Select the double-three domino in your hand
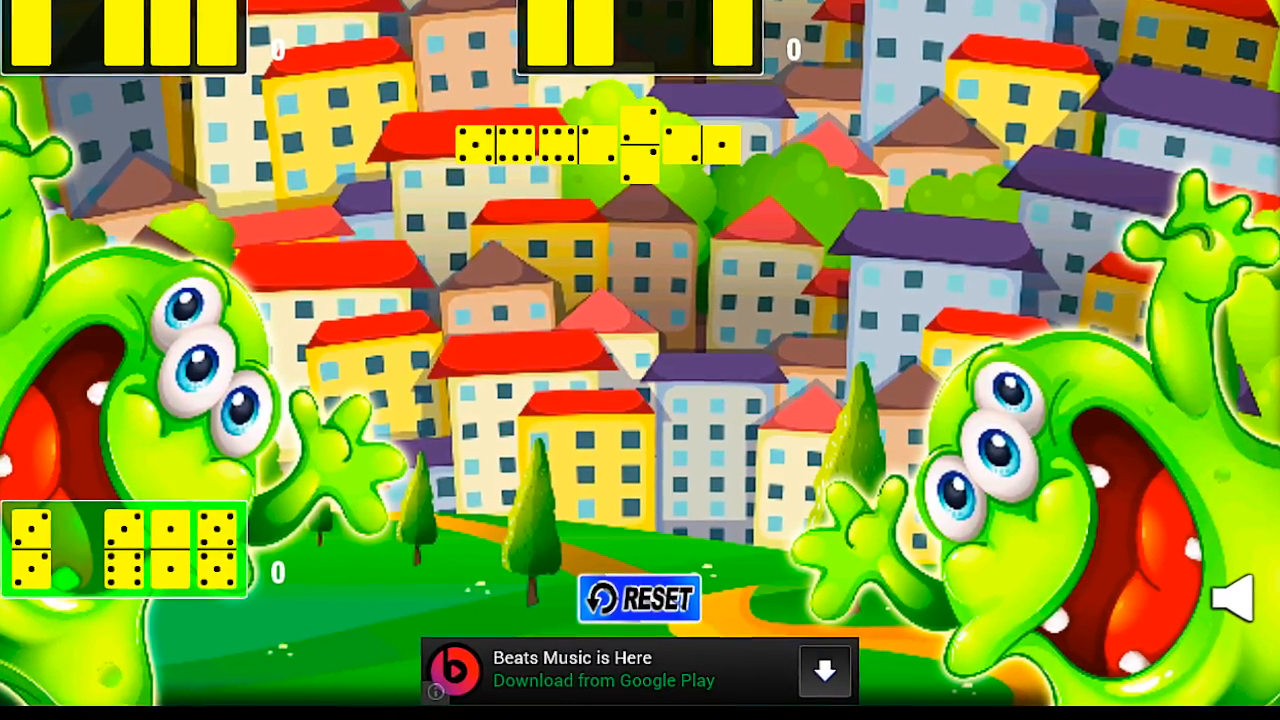Image resolution: width=1280 pixels, height=720 pixels. click(31, 548)
